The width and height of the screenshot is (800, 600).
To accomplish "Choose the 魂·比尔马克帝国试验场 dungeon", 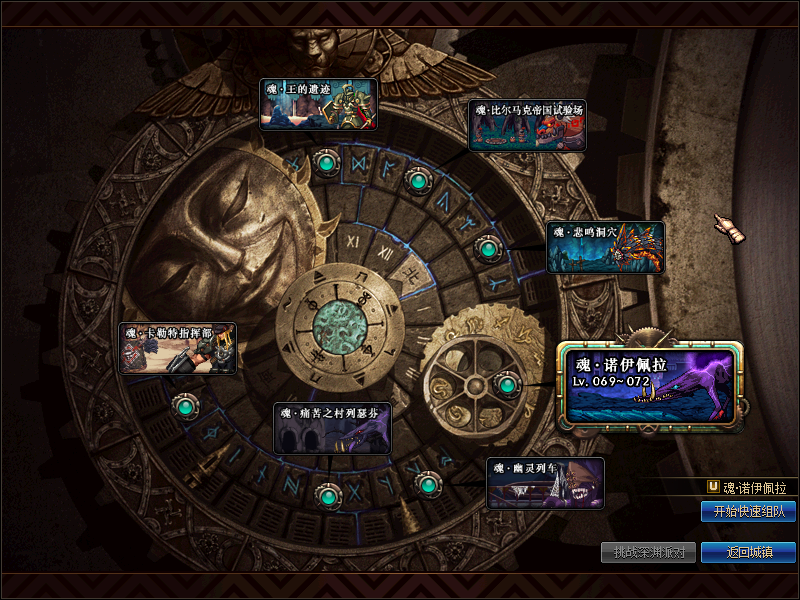I will [x=527, y=125].
